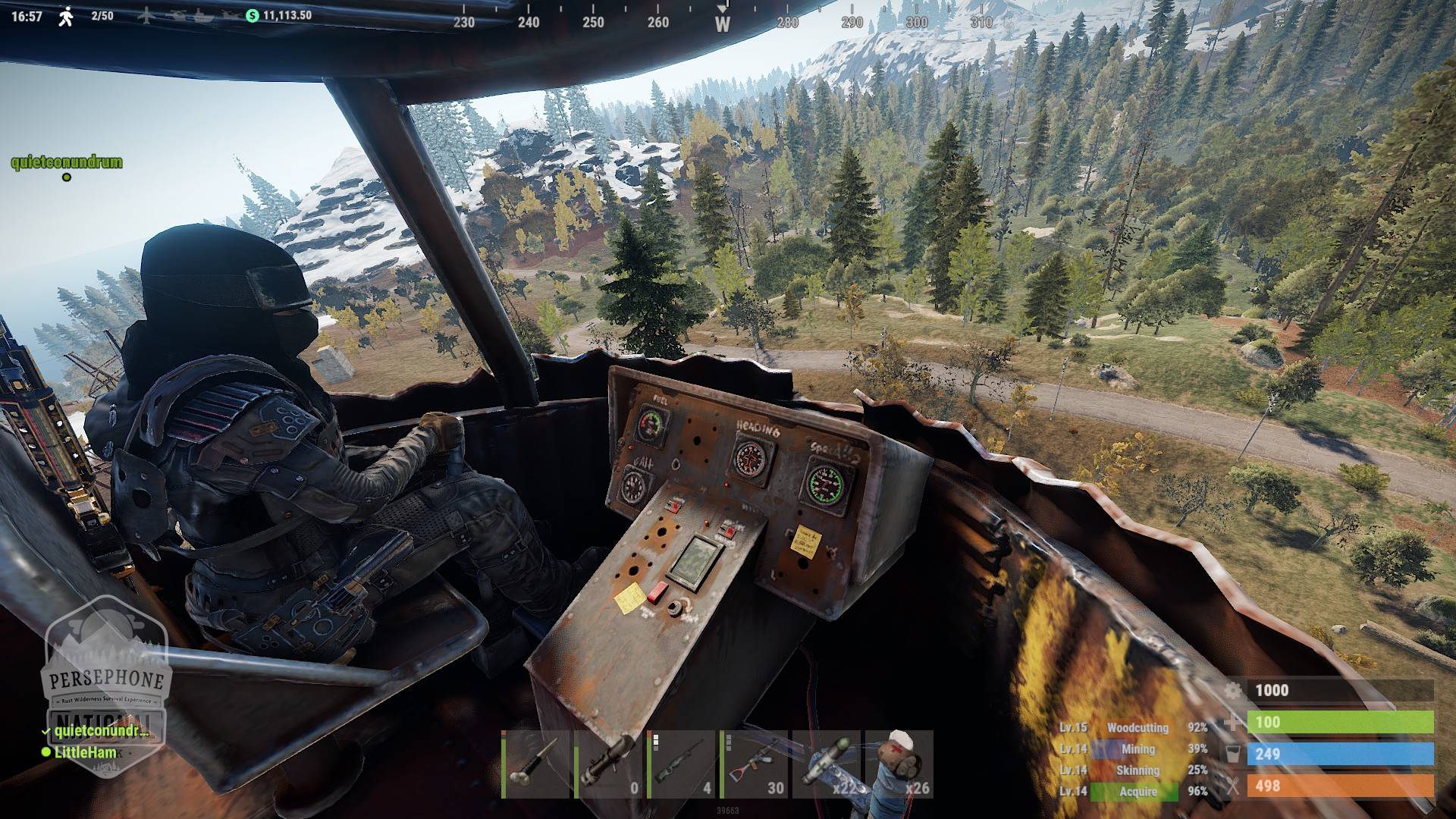The height and width of the screenshot is (819, 1456).
Task: Equip the rocket launcher from the hotbar
Action: coord(607,764)
